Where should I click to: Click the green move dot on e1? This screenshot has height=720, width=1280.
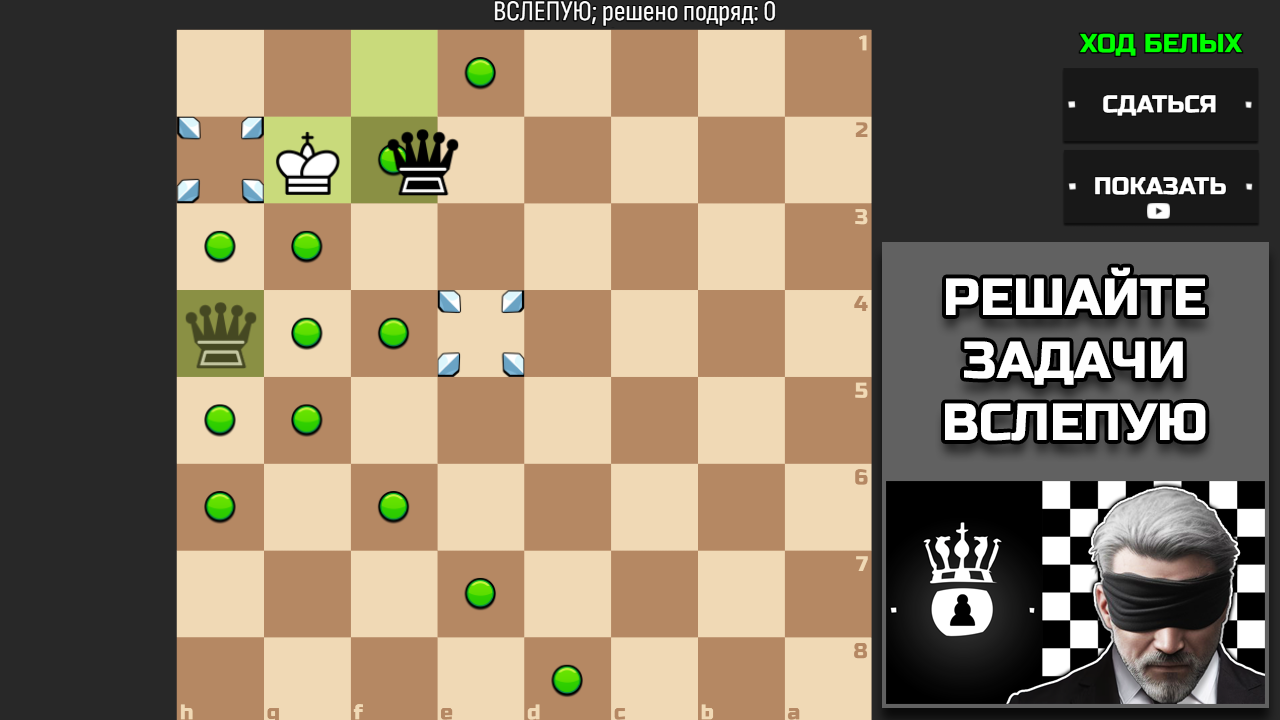coord(480,73)
